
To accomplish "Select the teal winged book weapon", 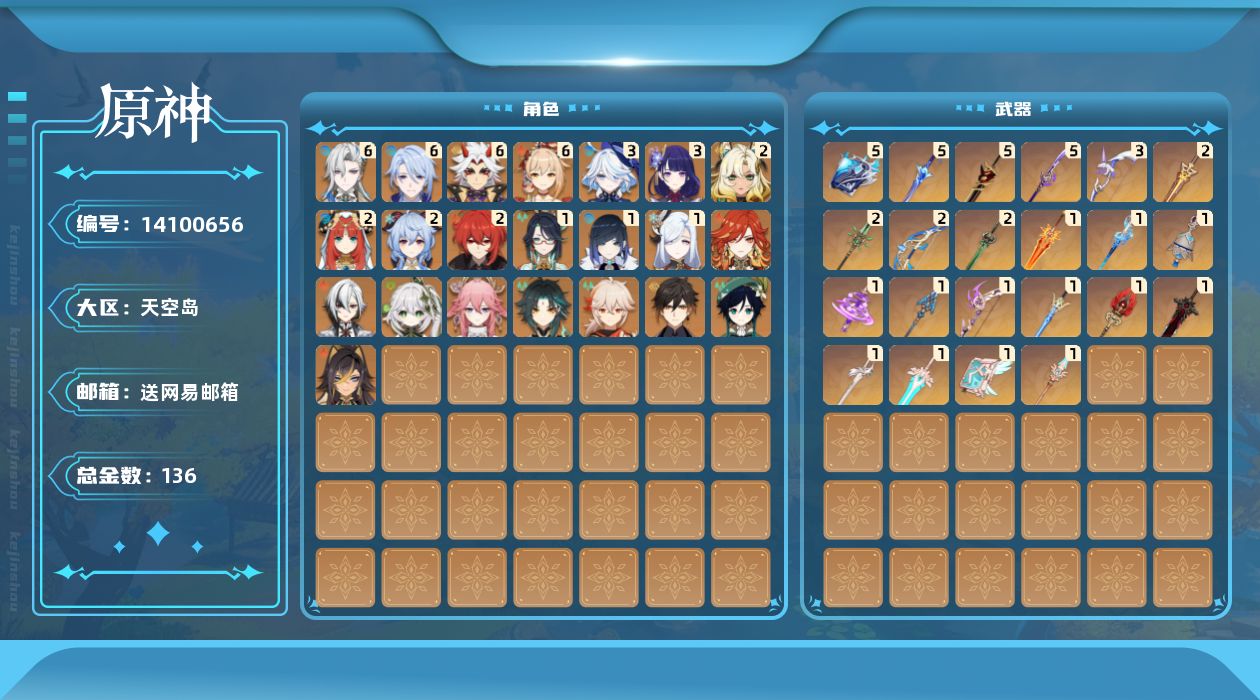I will pyautogui.click(x=985, y=375).
